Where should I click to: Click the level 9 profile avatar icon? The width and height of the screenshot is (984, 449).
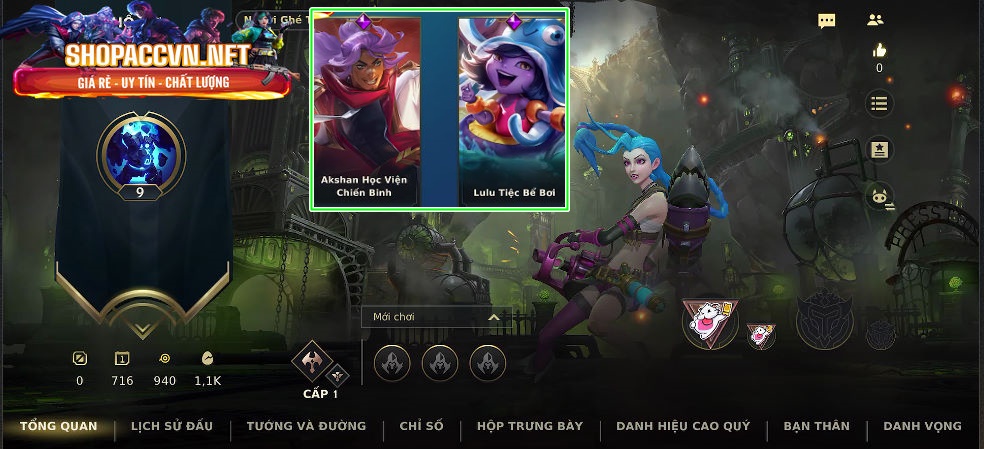141,151
